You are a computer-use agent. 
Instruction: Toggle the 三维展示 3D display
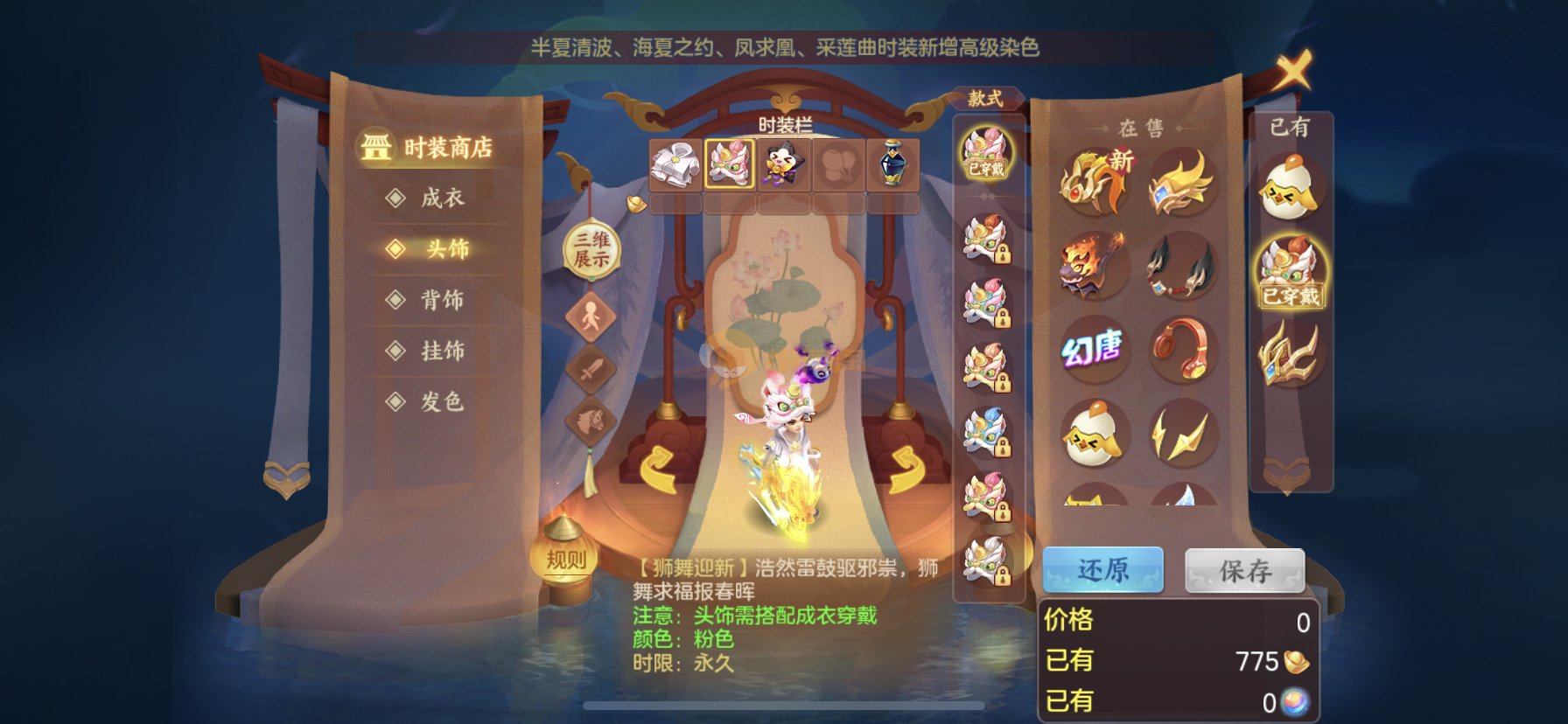pyautogui.click(x=591, y=249)
